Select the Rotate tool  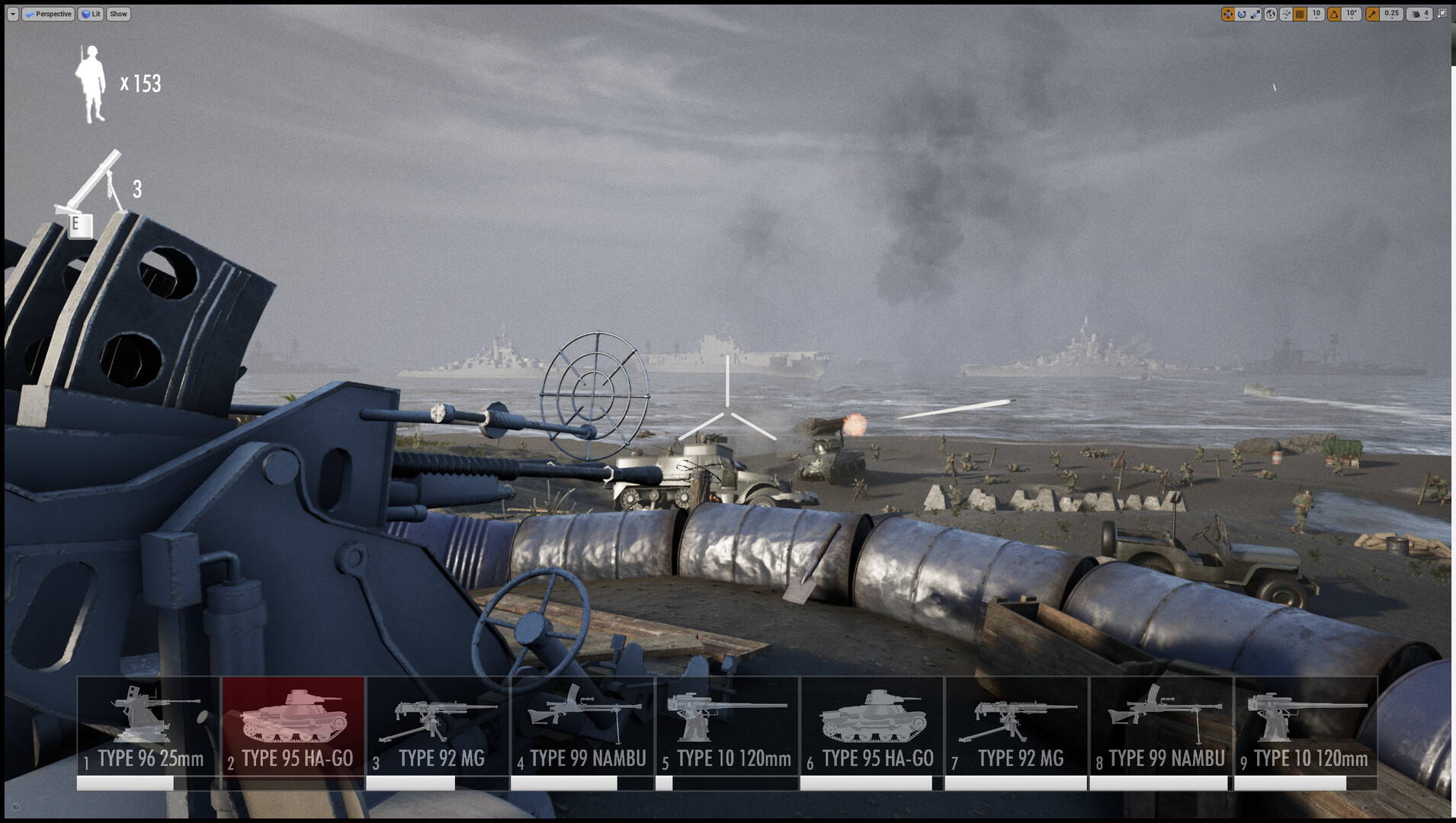click(1241, 14)
